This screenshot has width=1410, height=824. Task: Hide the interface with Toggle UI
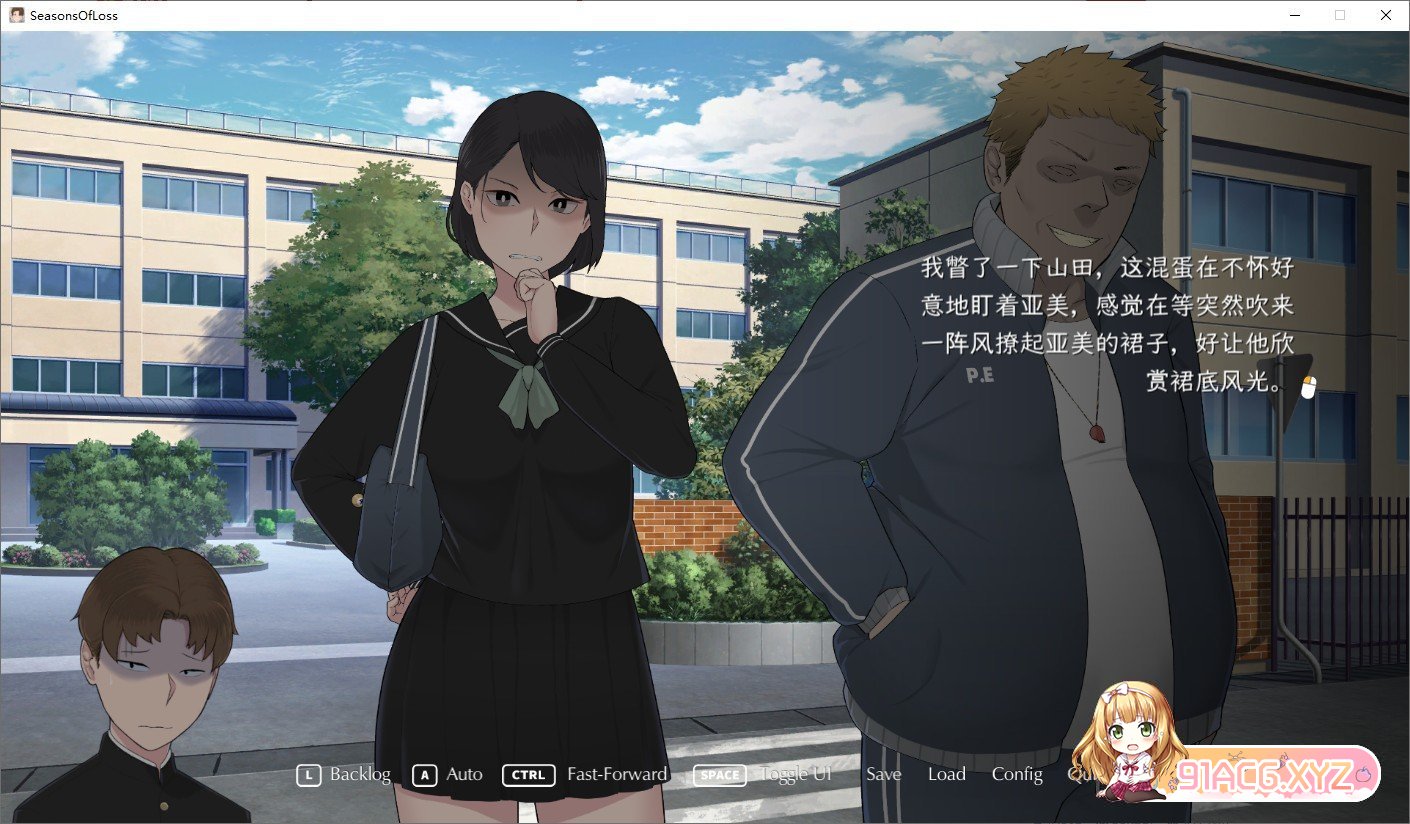click(x=764, y=775)
